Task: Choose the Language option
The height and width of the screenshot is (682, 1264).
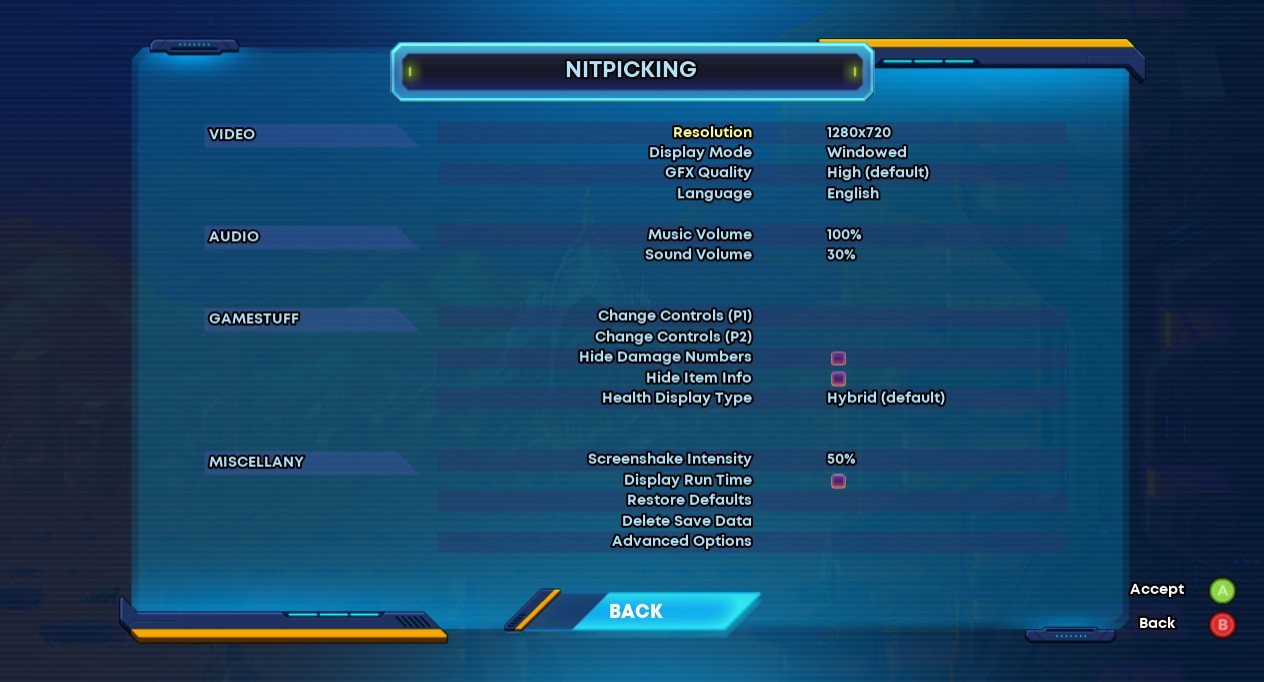Action: (x=714, y=193)
